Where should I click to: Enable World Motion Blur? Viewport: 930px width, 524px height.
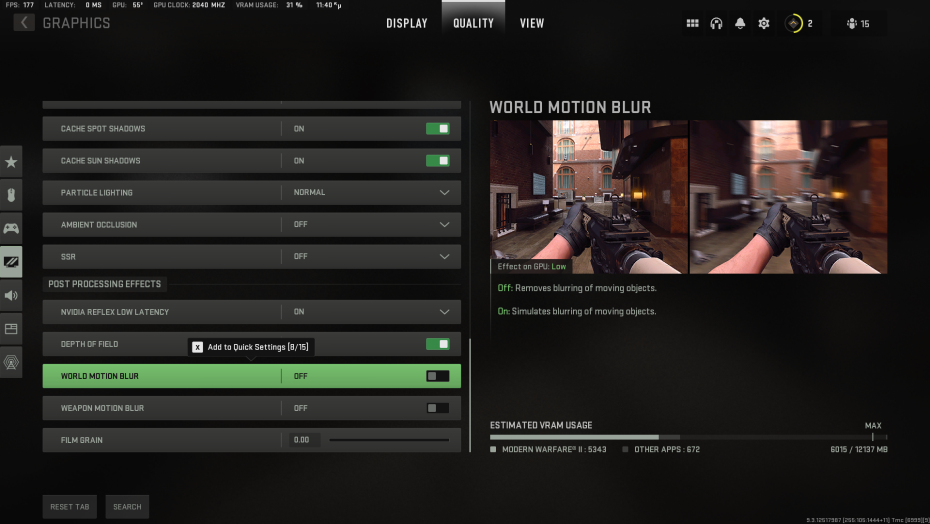(x=437, y=376)
